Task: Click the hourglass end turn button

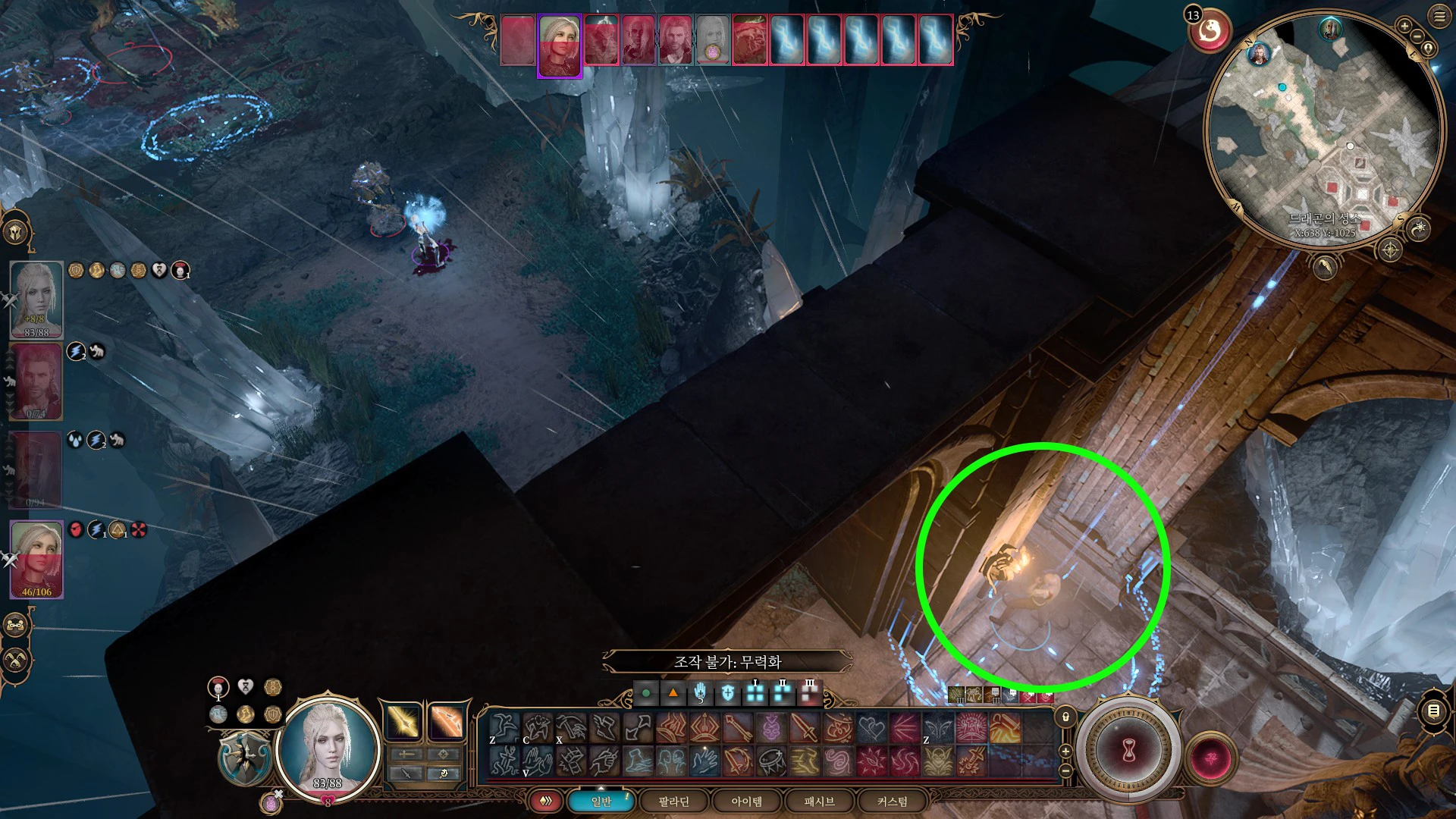Action: click(x=1128, y=751)
